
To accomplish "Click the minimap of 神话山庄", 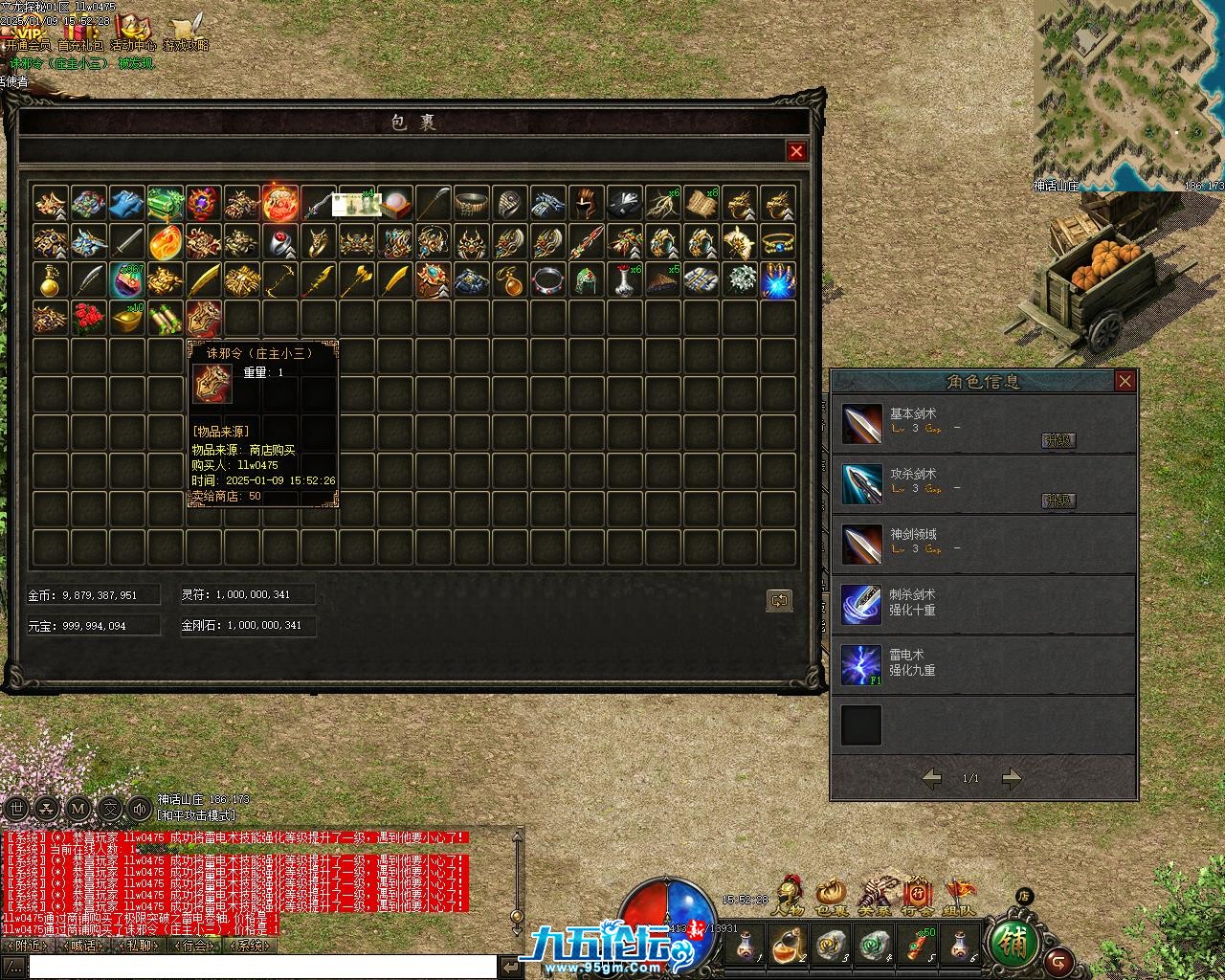I will pos(1127,94).
